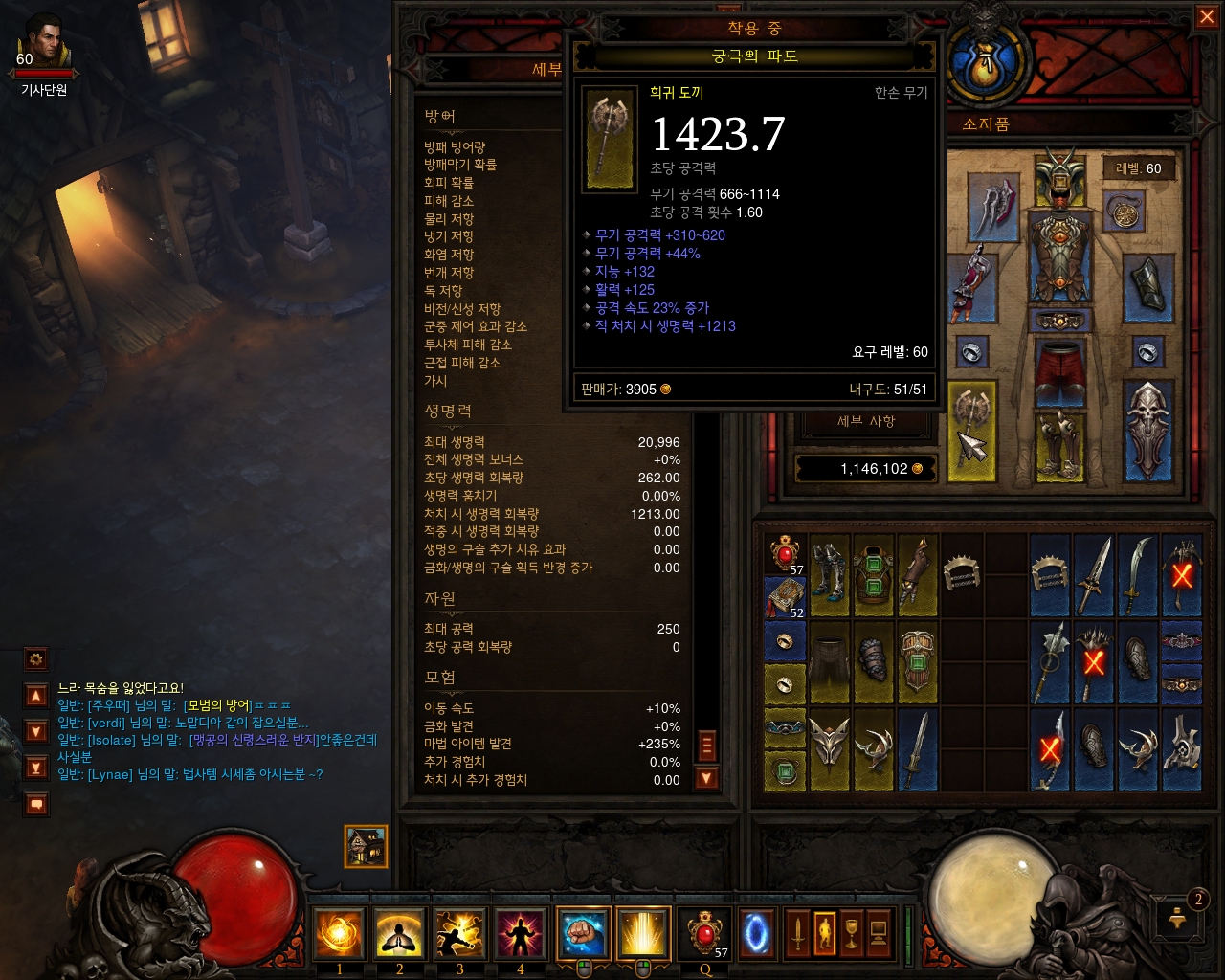The width and height of the screenshot is (1225, 980).
Task: Open the sword icon menu button
Action: tap(797, 932)
